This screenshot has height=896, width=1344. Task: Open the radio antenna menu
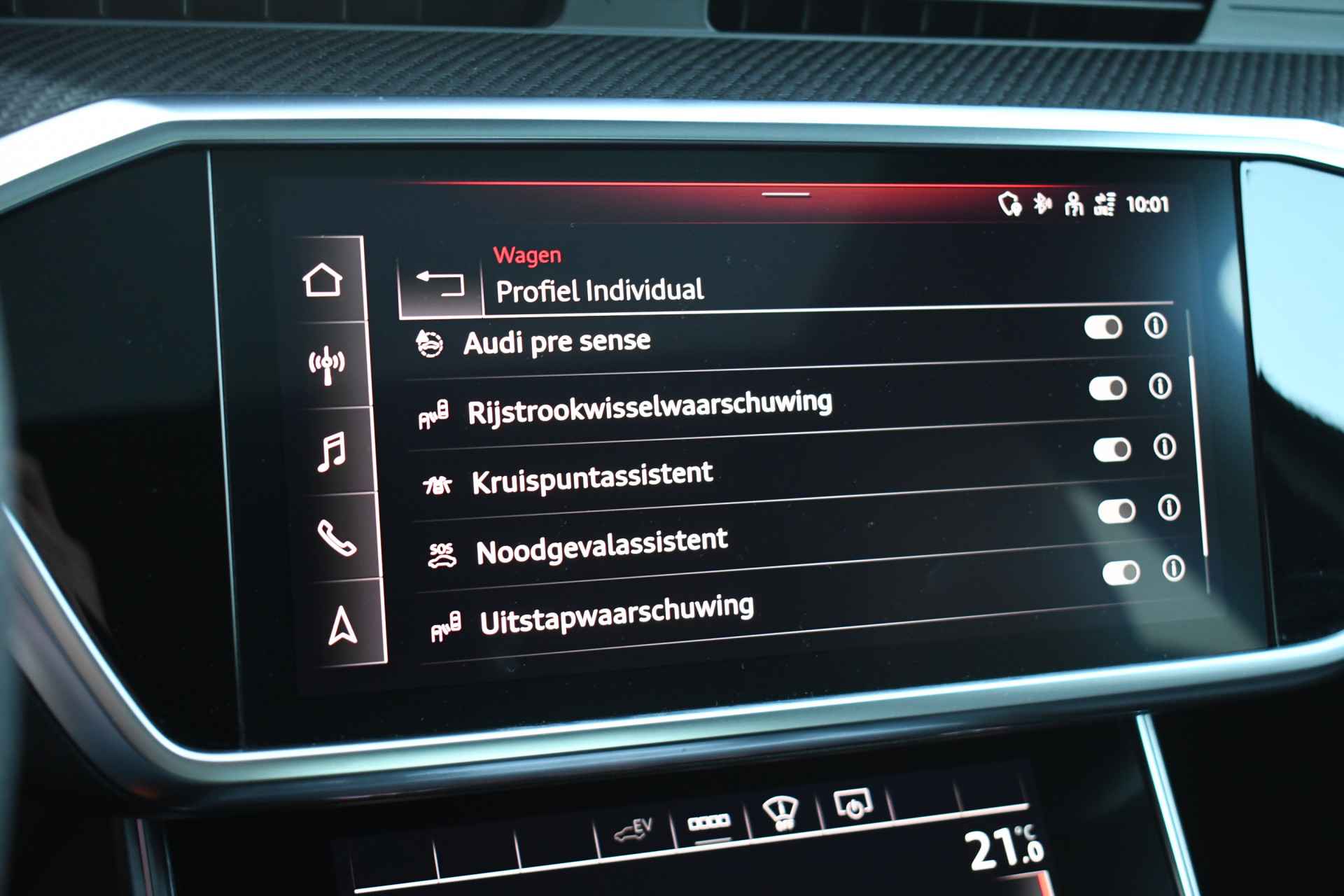click(x=327, y=365)
